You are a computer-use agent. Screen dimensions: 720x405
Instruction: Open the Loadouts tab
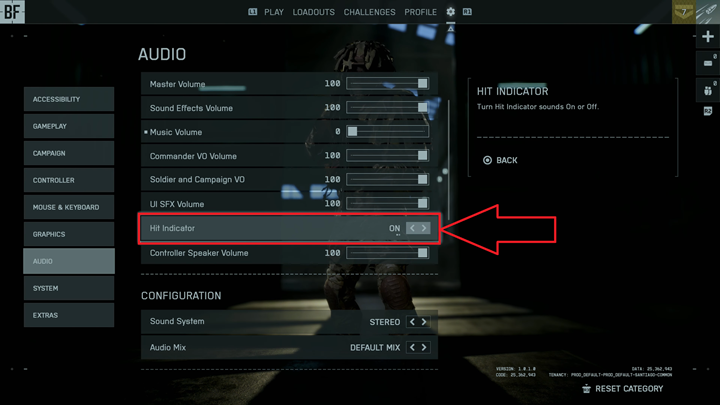click(314, 12)
